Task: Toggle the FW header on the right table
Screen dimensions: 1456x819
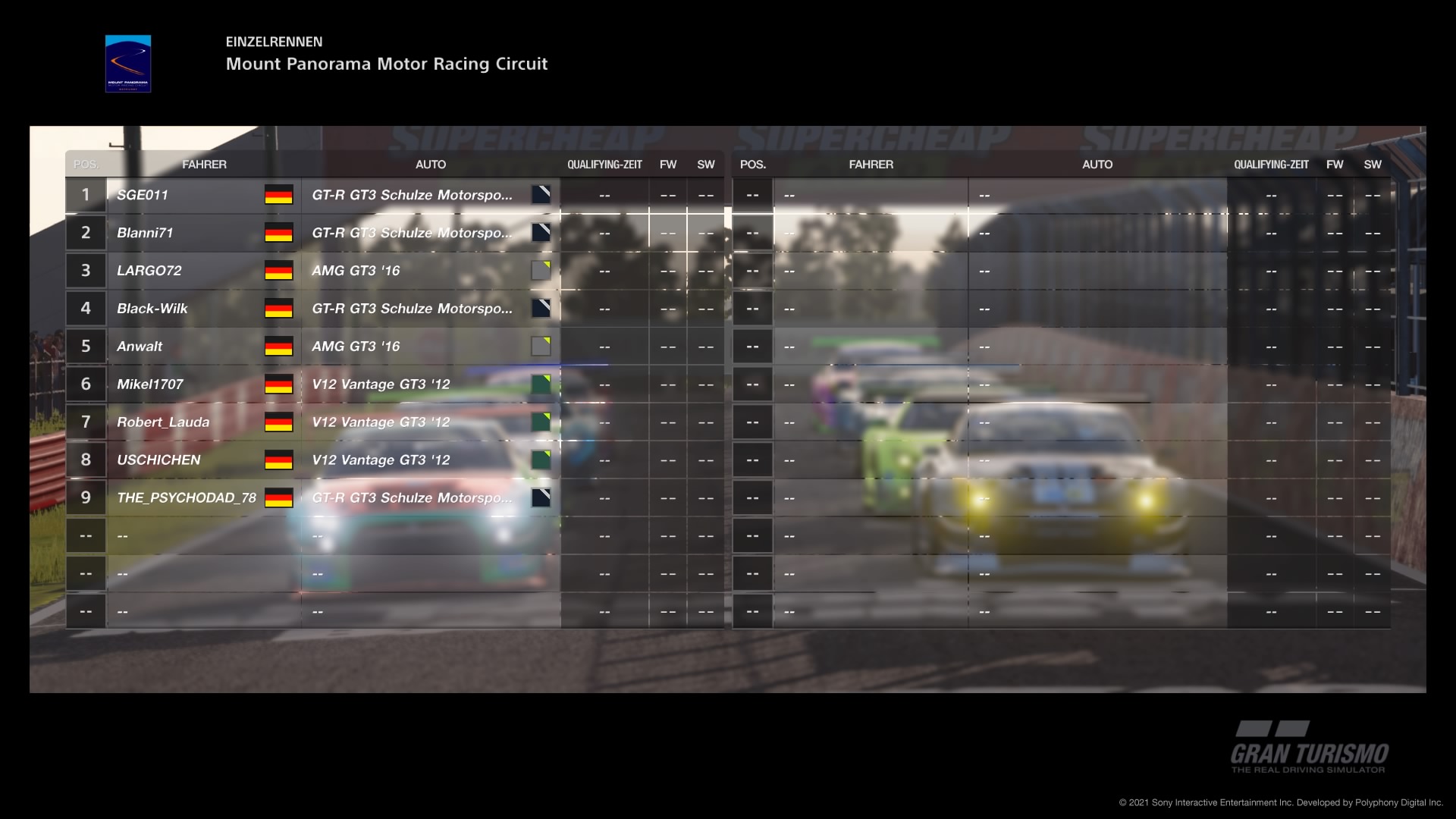Action: tap(1335, 164)
